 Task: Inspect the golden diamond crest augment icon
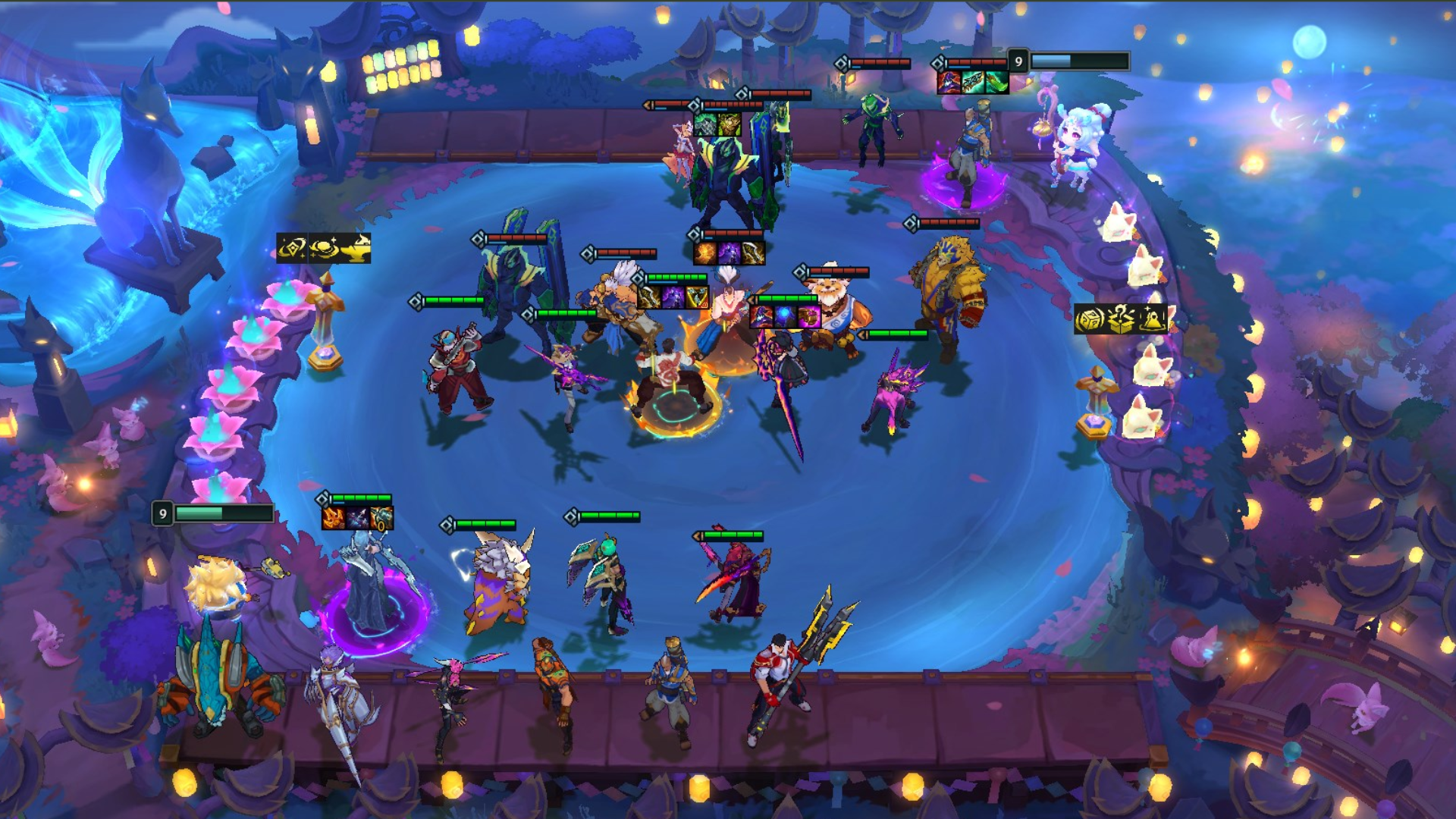(x=292, y=248)
